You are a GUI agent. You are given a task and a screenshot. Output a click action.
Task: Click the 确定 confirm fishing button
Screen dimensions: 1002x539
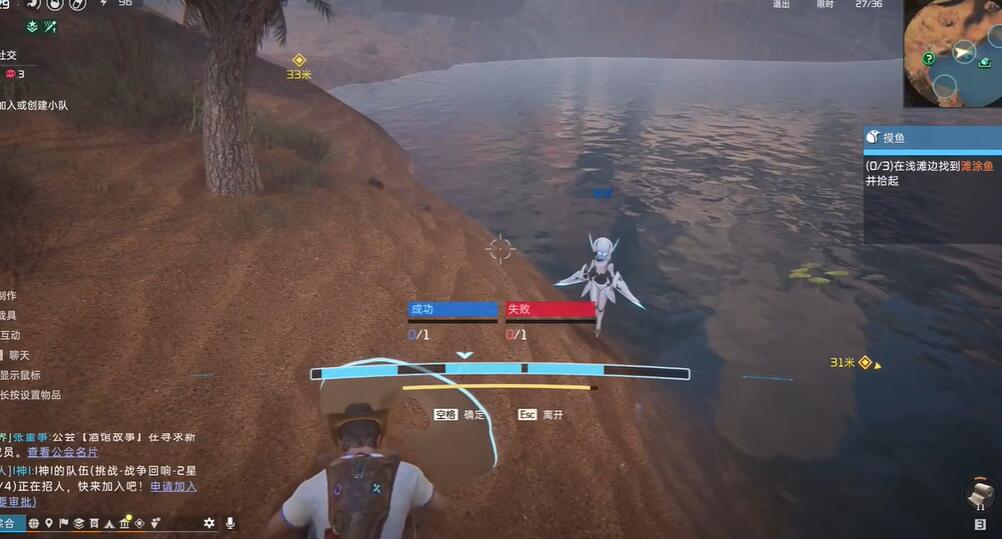click(x=460, y=414)
